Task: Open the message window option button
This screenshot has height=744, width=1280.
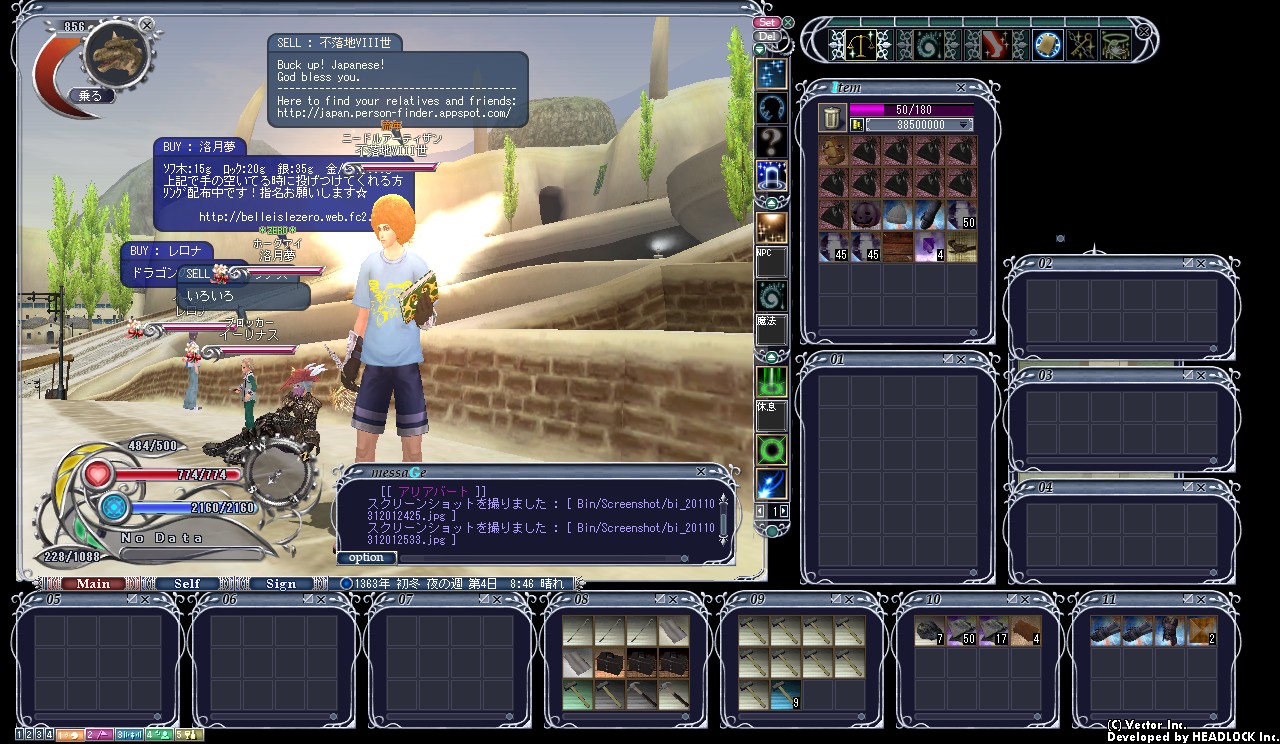Action: click(x=366, y=558)
